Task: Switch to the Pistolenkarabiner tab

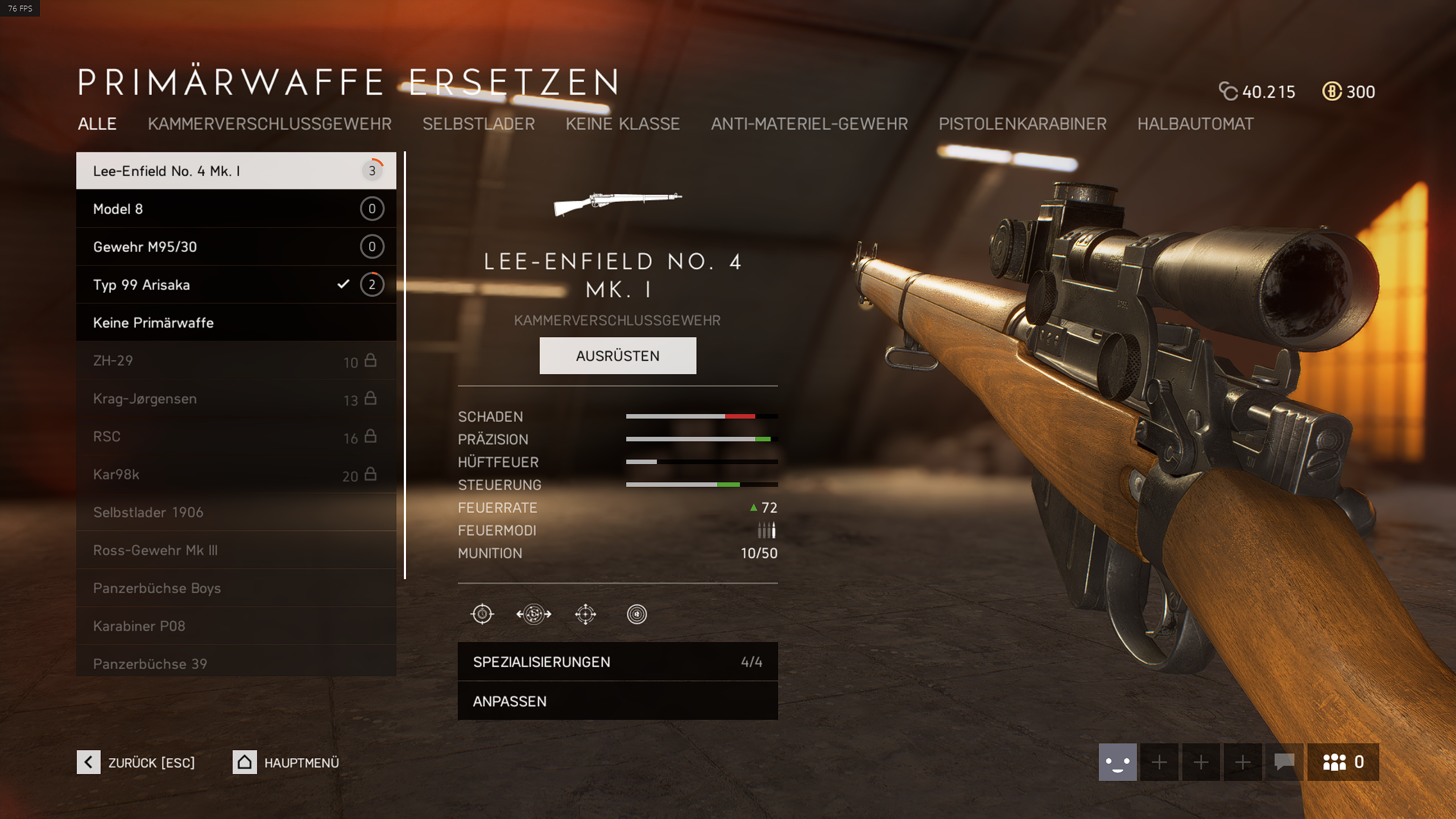Action: coord(1022,124)
